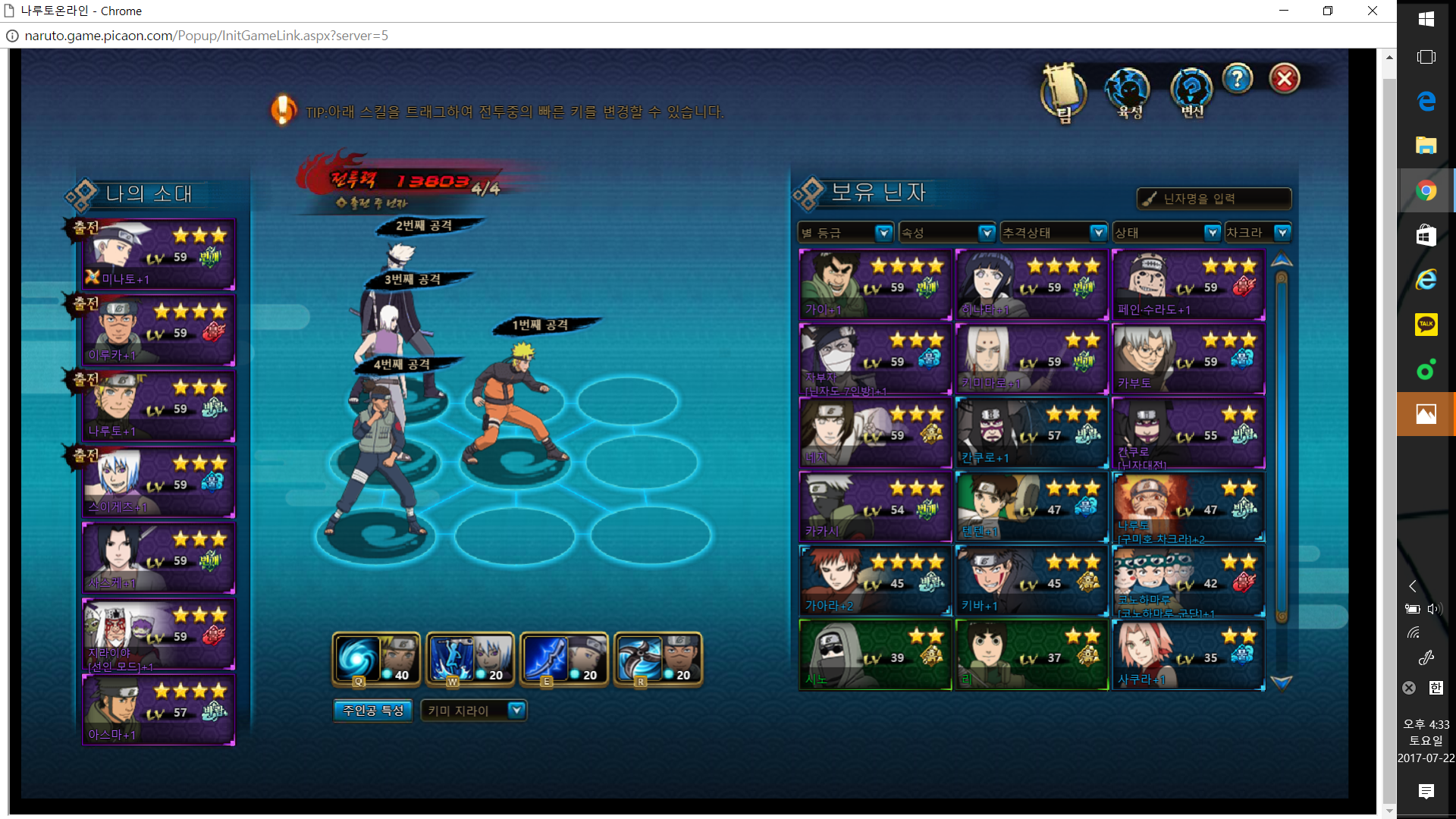Screen dimensions: 1456x819
Task: Open the blue question mark help
Action: click(1238, 78)
